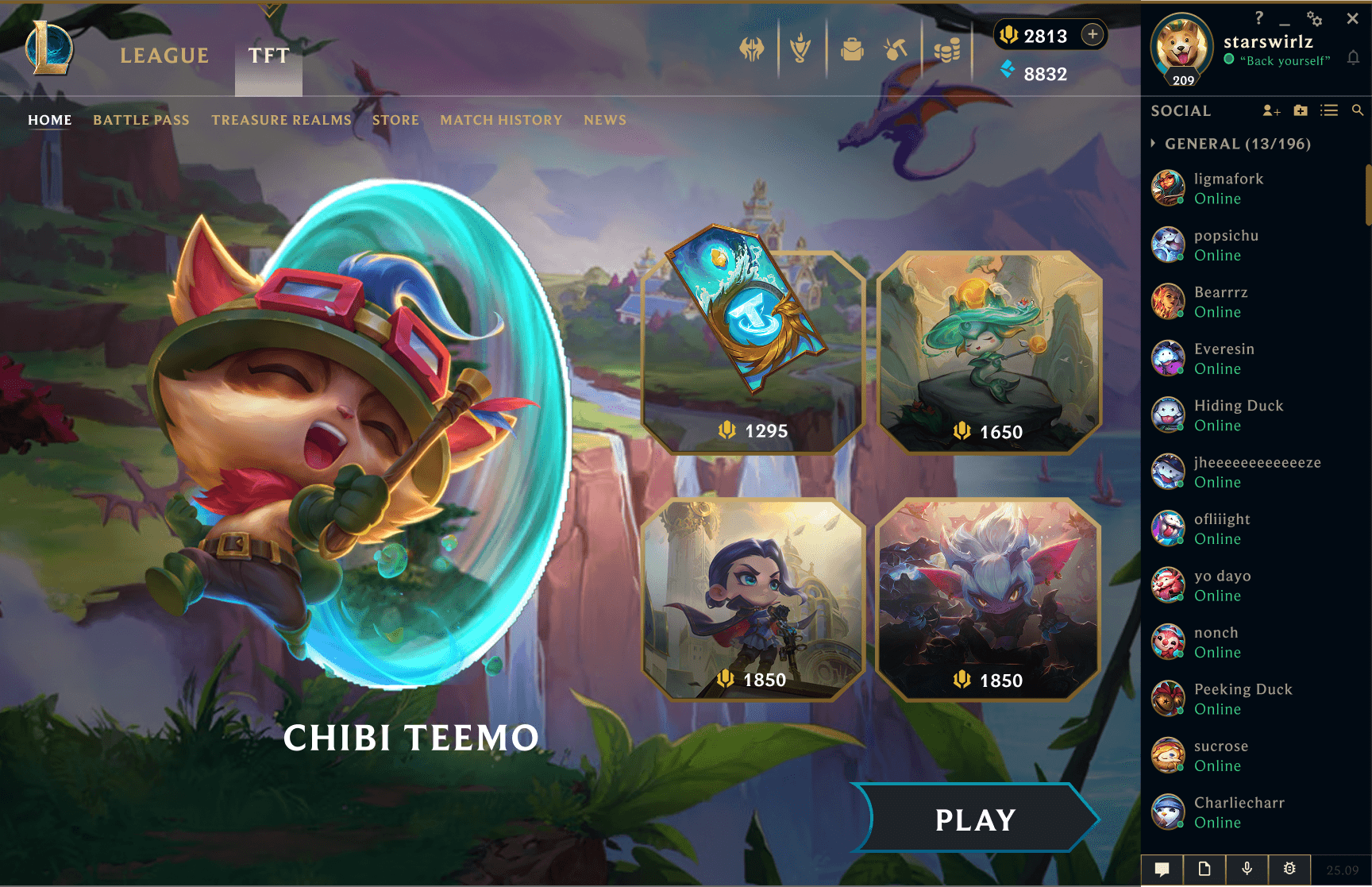Select the 1295 coin pass offer
The image size is (1372, 887).
[752, 353]
